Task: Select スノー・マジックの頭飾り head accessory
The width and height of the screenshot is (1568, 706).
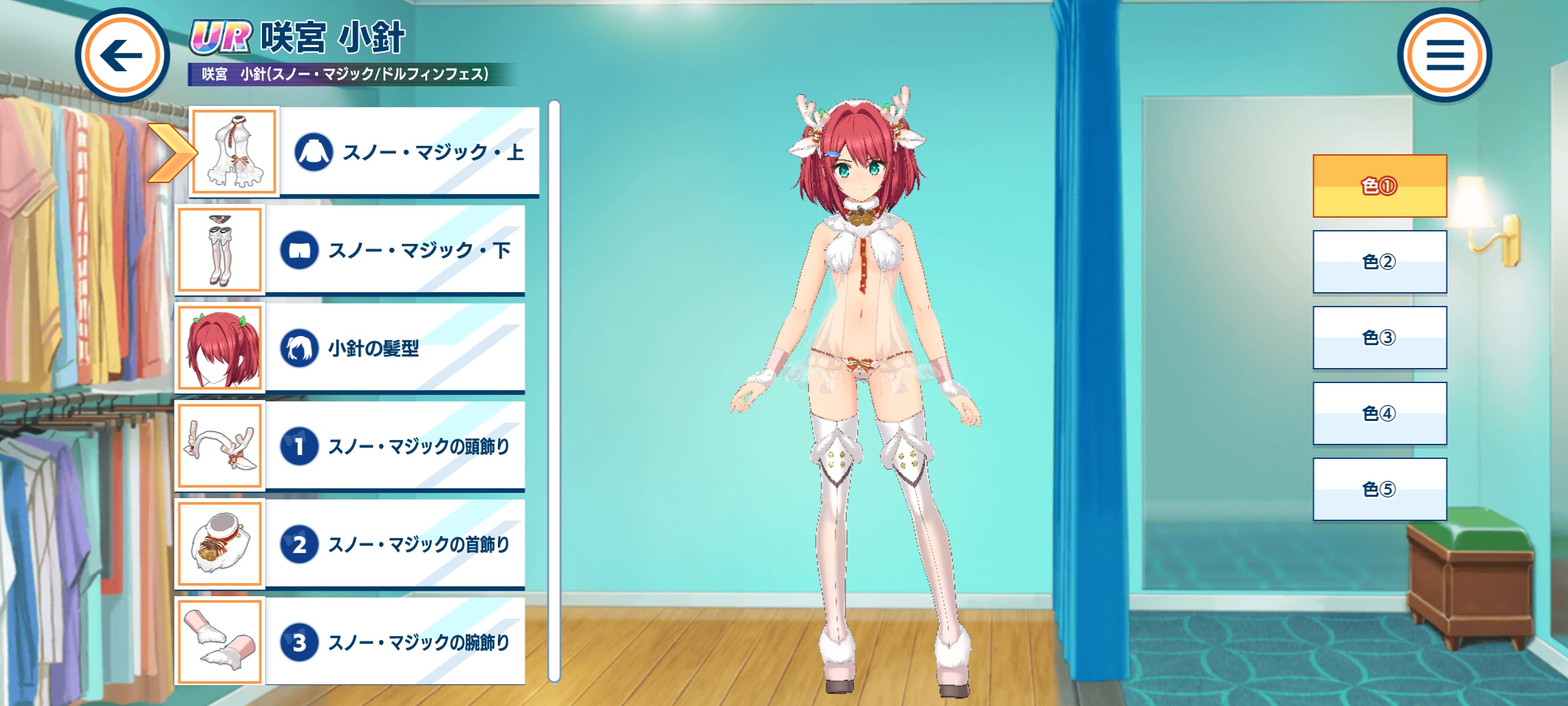Action: point(395,446)
